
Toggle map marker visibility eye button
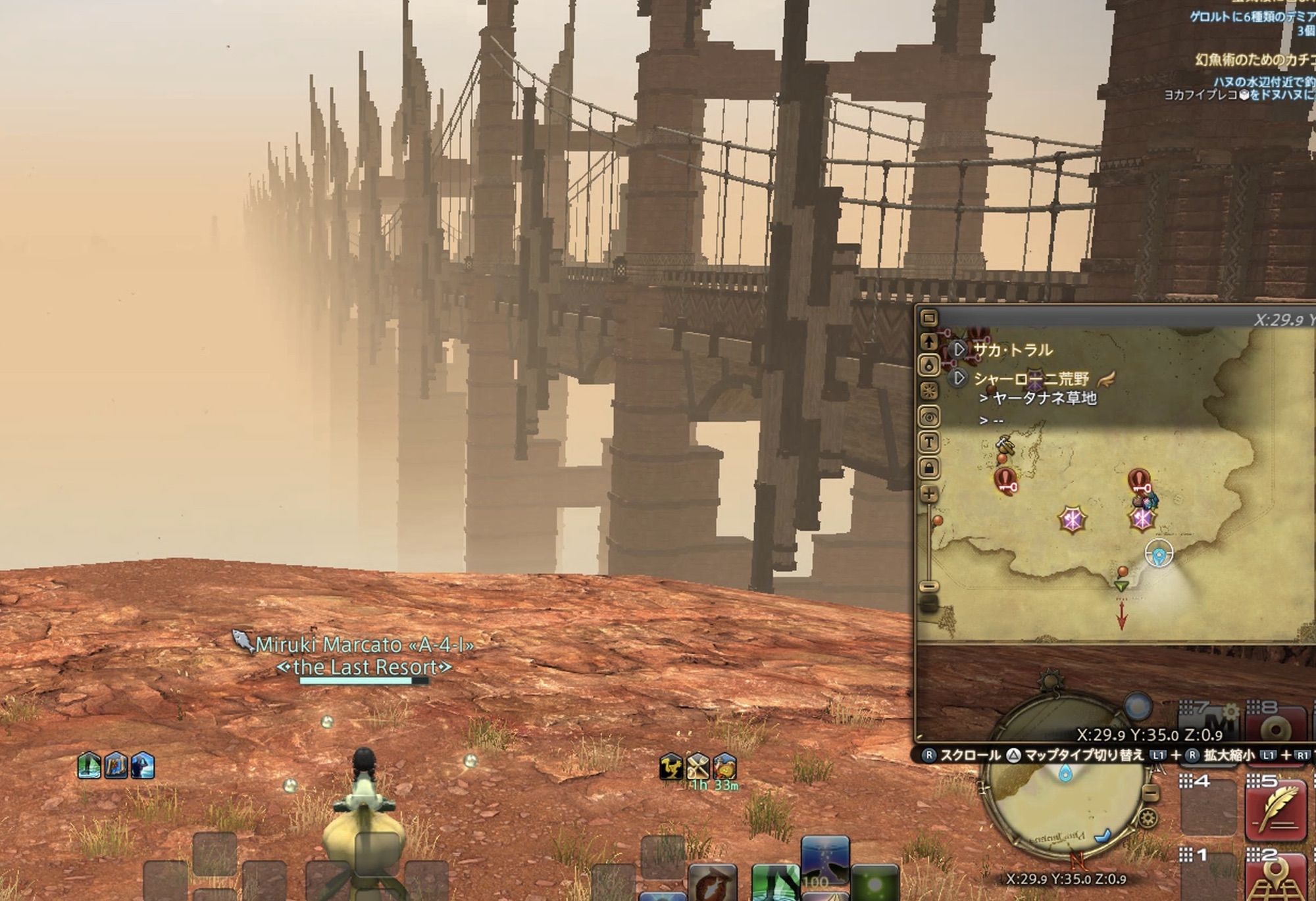(929, 417)
